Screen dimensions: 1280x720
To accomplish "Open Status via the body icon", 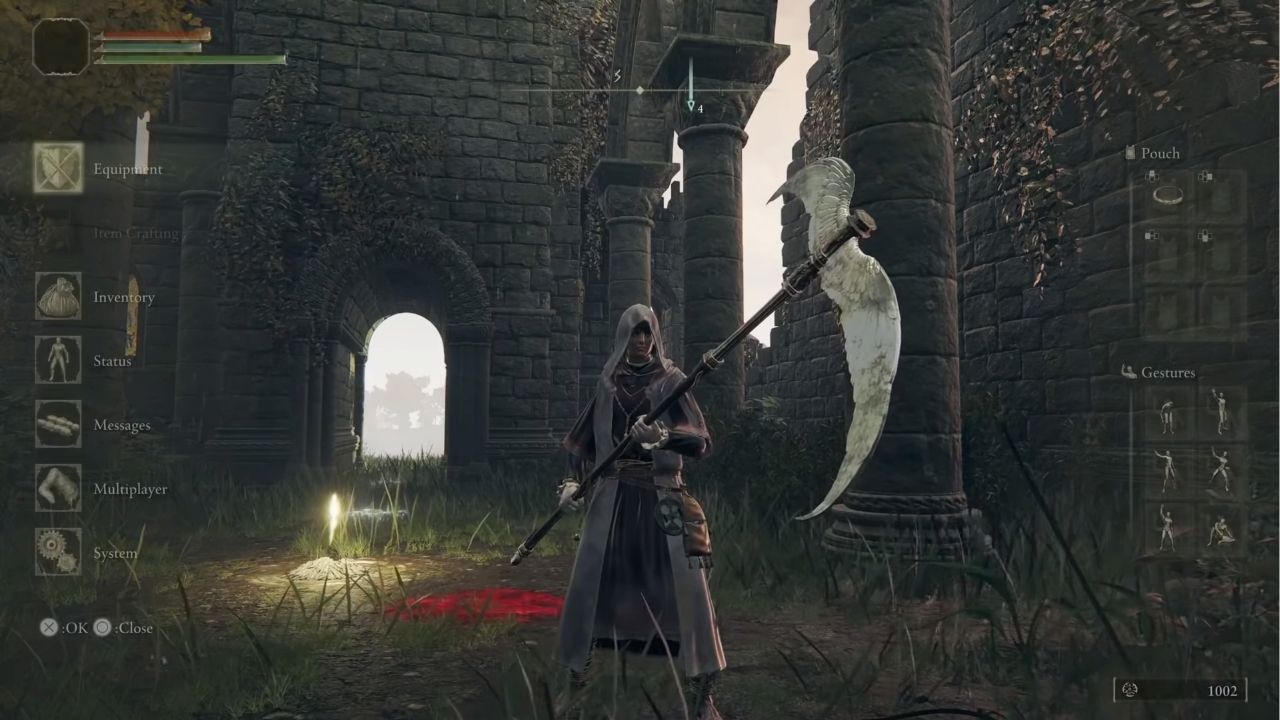I will pyautogui.click(x=57, y=361).
